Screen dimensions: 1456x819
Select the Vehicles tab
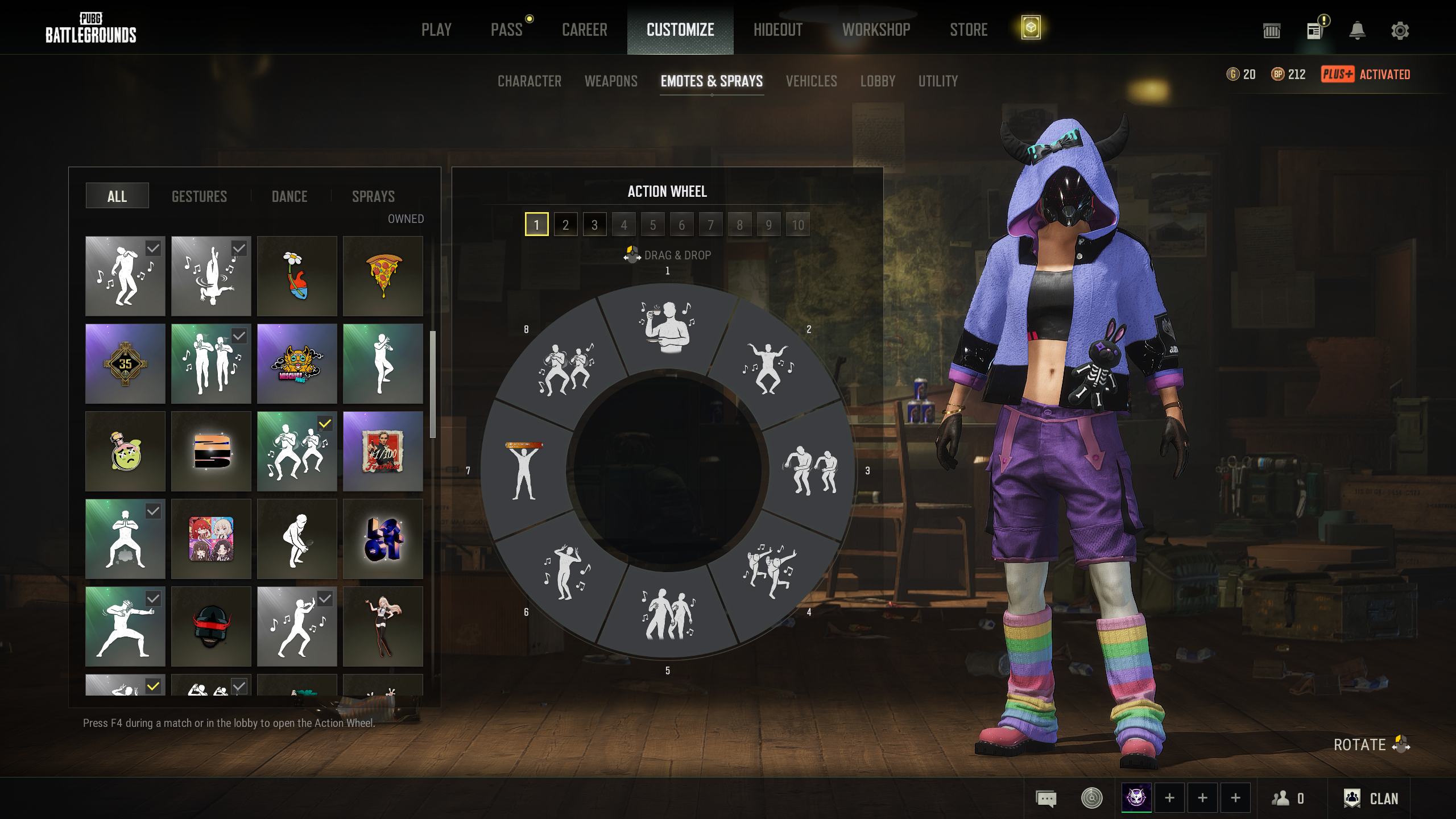[x=811, y=81]
